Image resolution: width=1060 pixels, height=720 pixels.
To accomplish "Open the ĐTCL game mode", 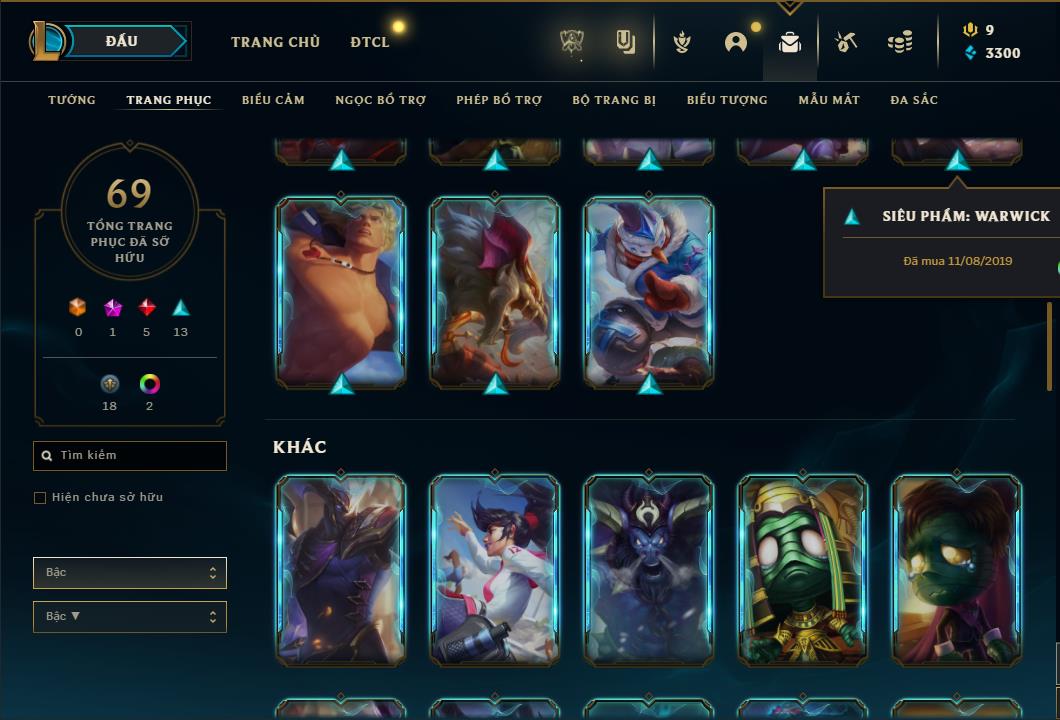I will [x=370, y=42].
